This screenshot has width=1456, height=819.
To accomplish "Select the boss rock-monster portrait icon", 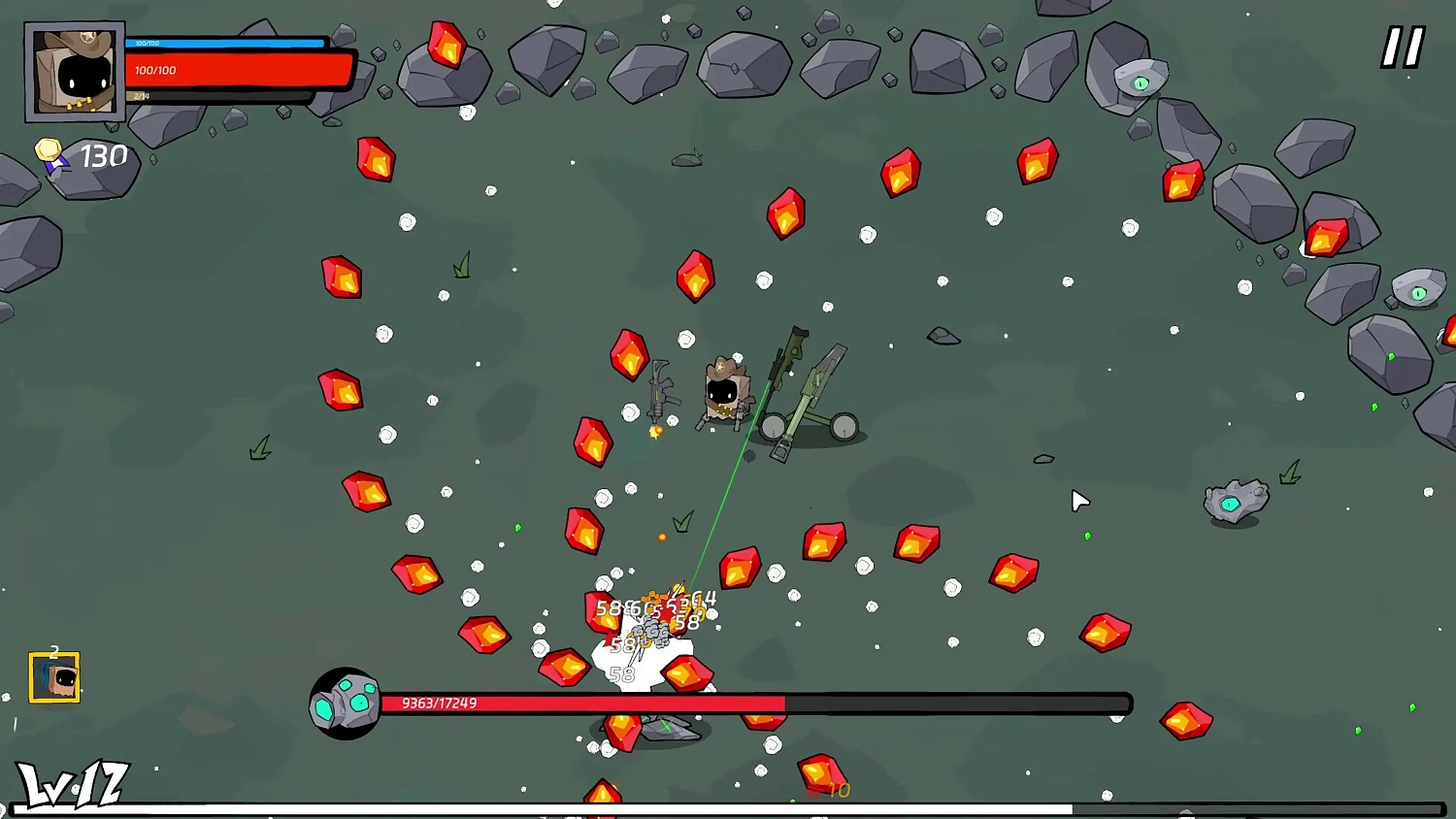I will [x=345, y=702].
